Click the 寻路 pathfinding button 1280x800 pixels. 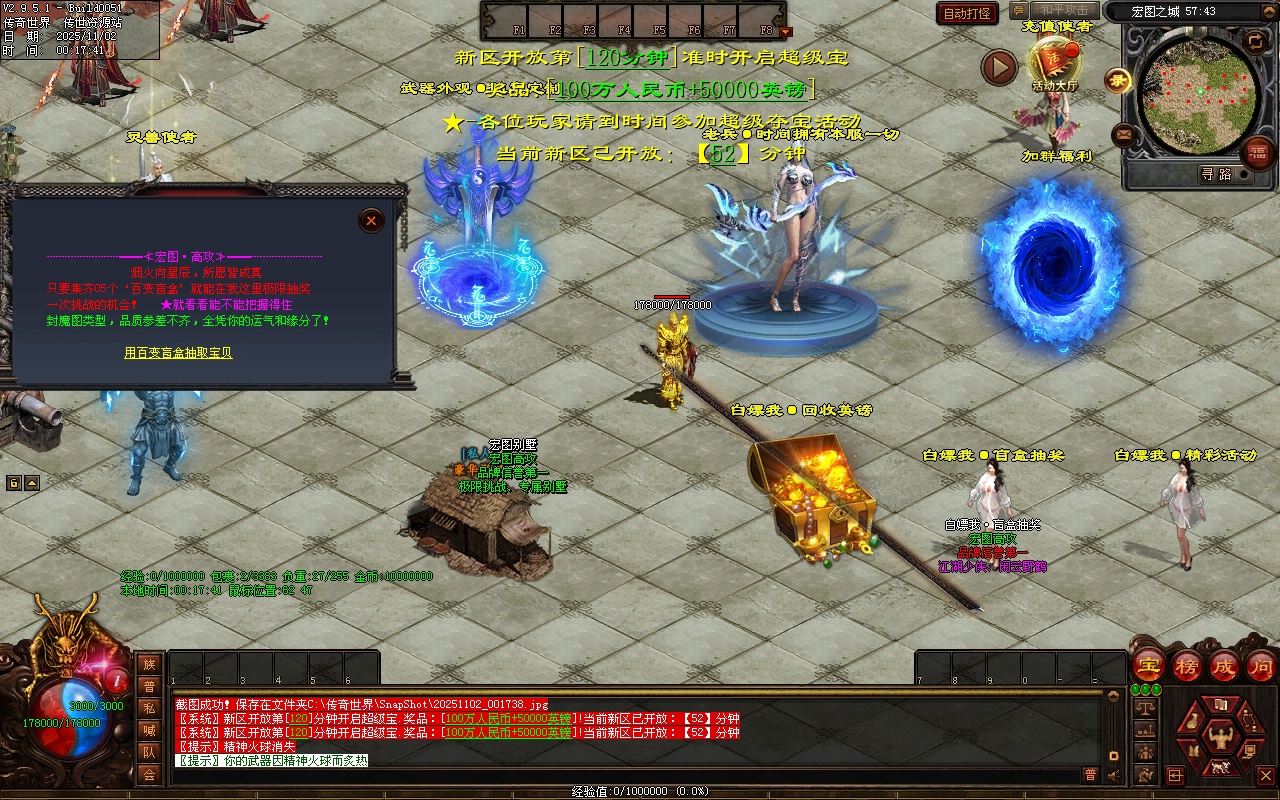[1216, 174]
